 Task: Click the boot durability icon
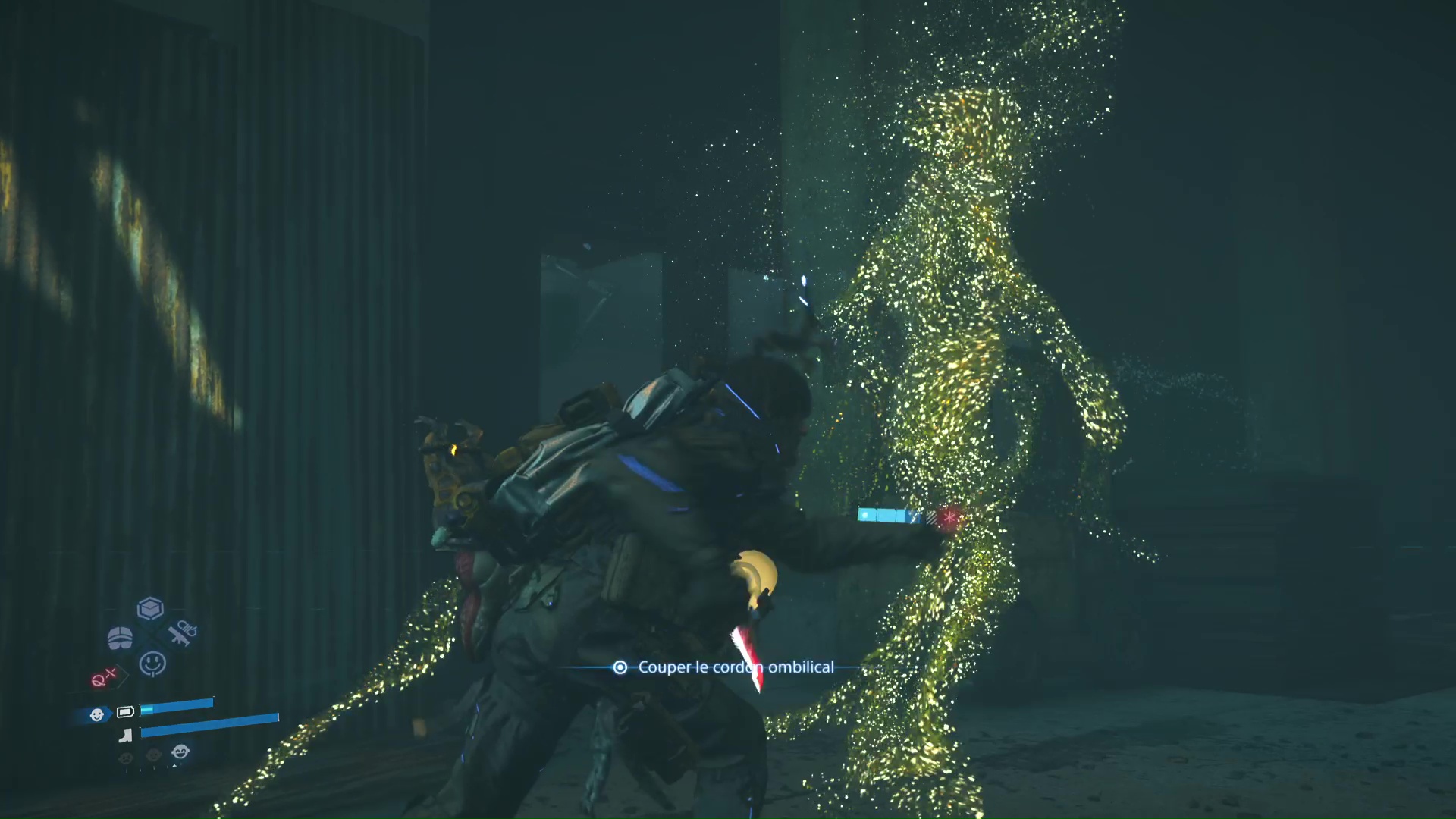(x=126, y=734)
